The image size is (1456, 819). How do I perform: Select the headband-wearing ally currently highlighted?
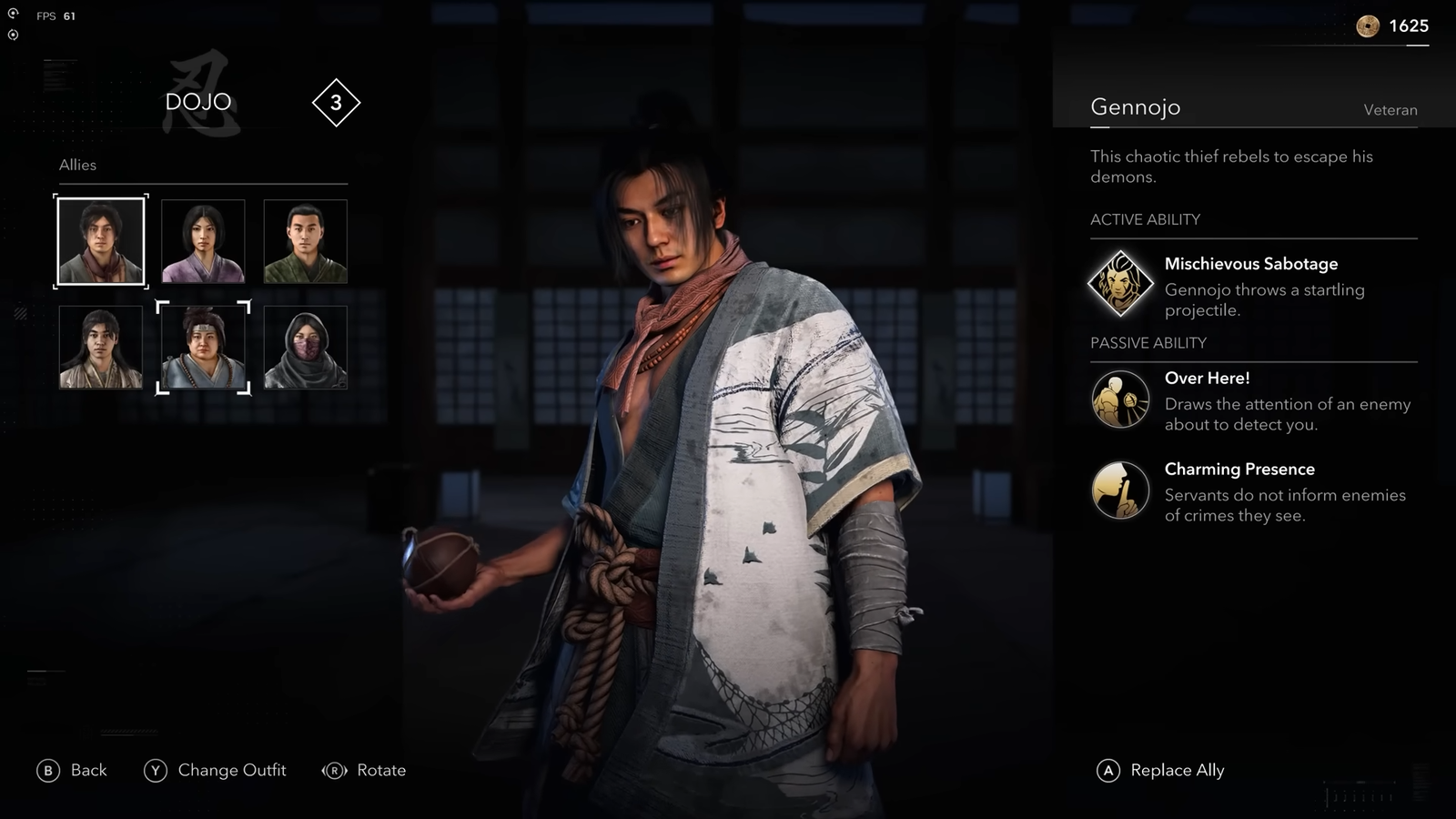(203, 347)
